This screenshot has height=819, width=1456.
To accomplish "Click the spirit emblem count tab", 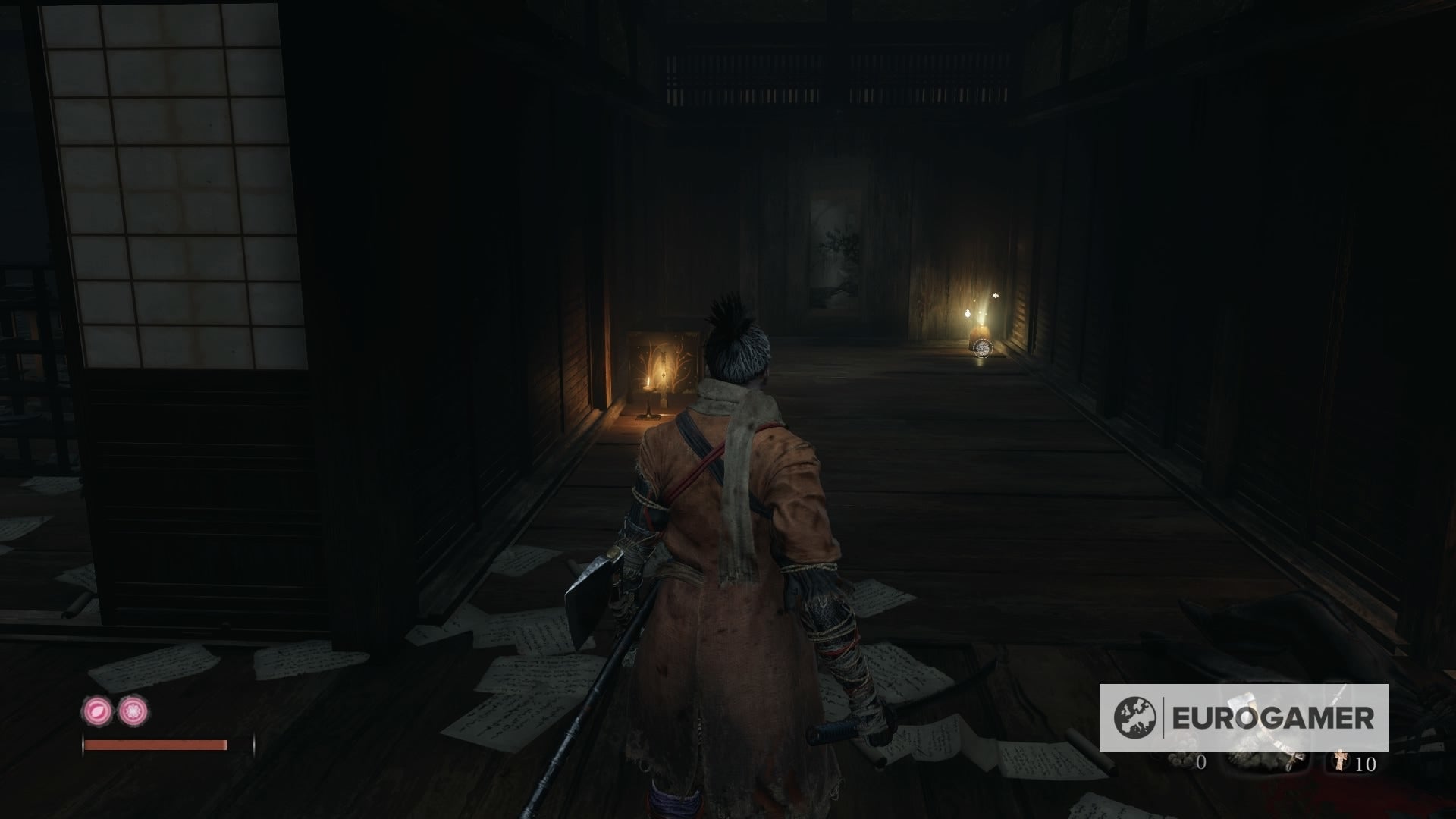I will click(x=1365, y=762).
